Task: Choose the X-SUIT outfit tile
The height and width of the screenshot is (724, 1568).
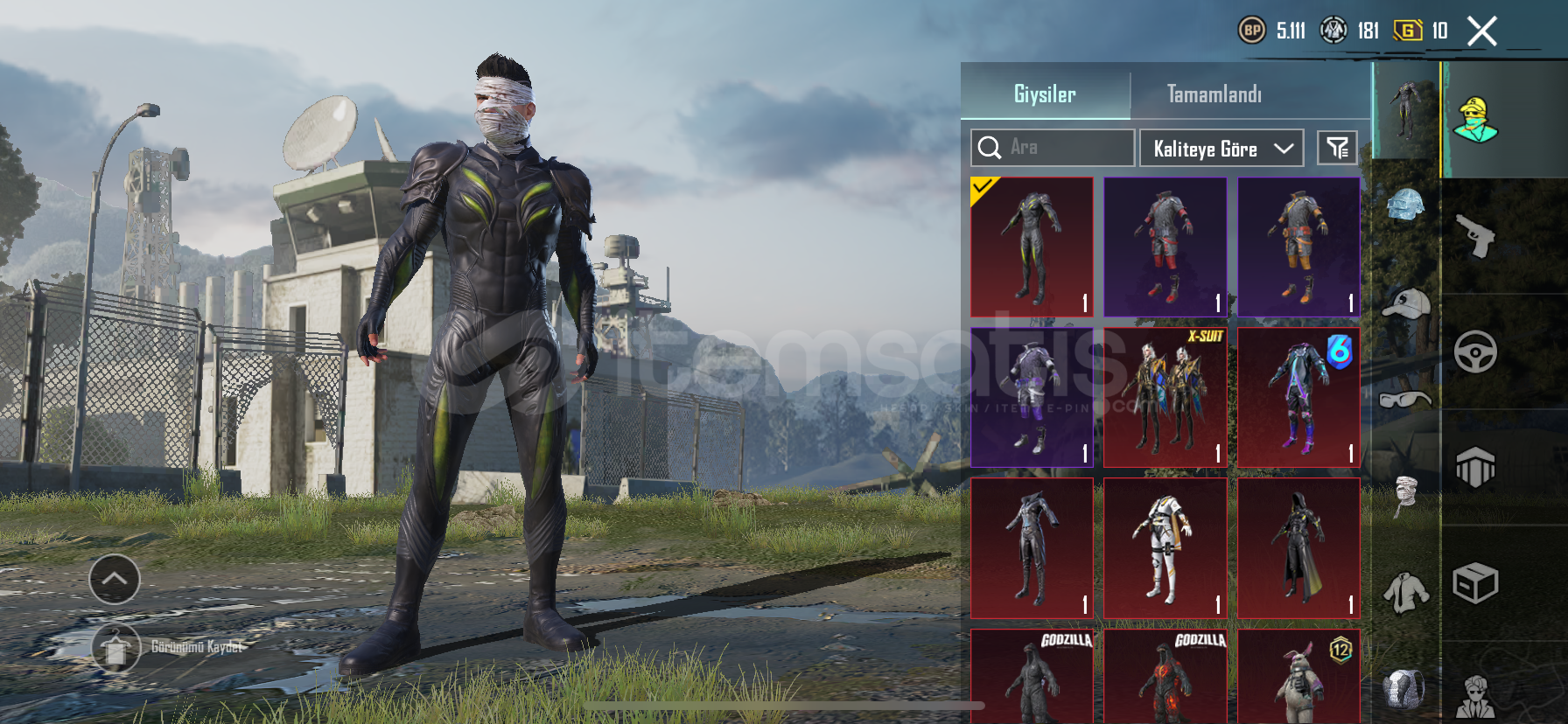Action: click(x=1165, y=397)
